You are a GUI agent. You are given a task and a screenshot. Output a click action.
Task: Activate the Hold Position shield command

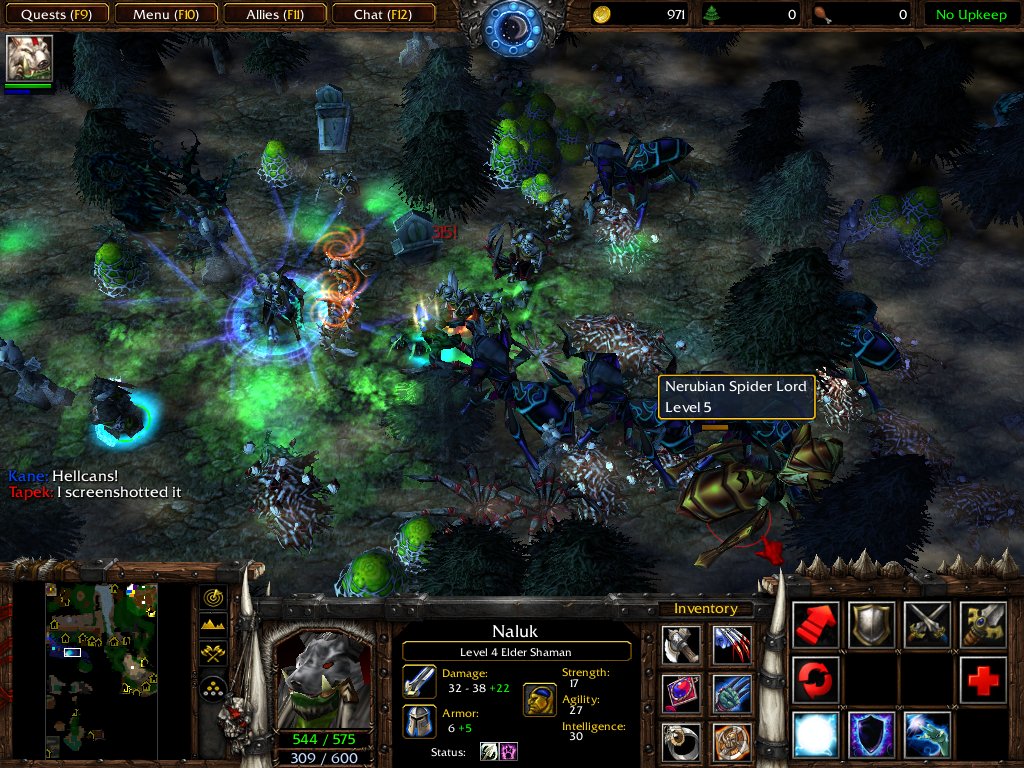871,625
